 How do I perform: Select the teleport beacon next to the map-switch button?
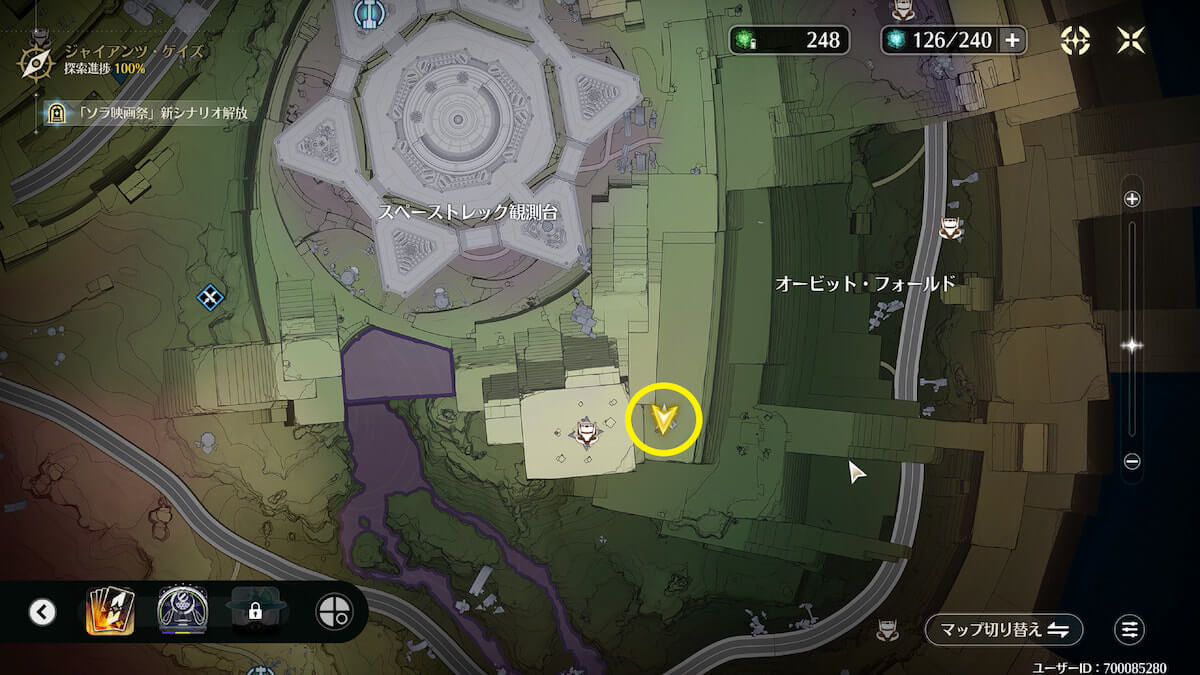click(x=885, y=629)
